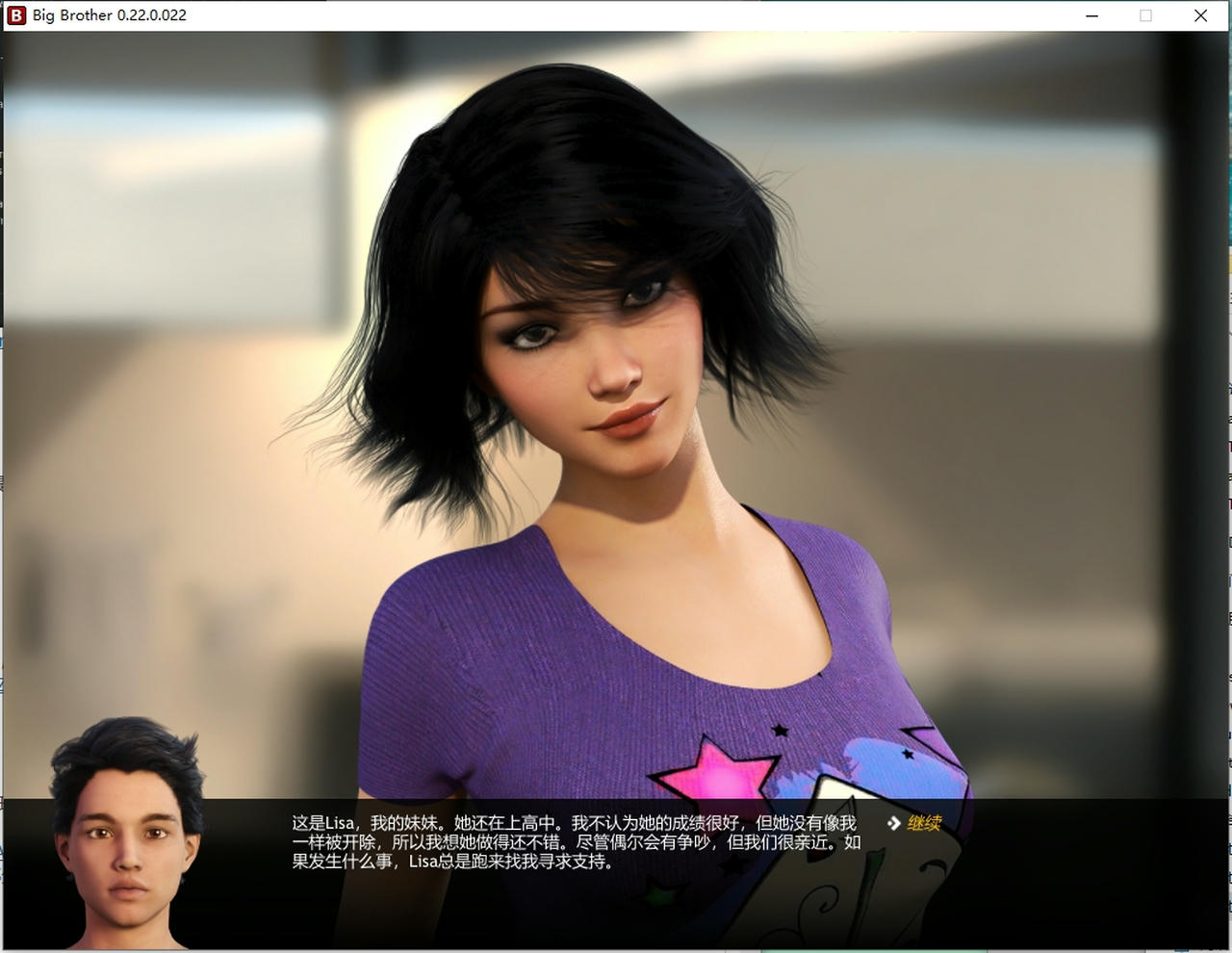Image resolution: width=1232 pixels, height=953 pixels.
Task: Click the maximize window control
Action: [1145, 15]
